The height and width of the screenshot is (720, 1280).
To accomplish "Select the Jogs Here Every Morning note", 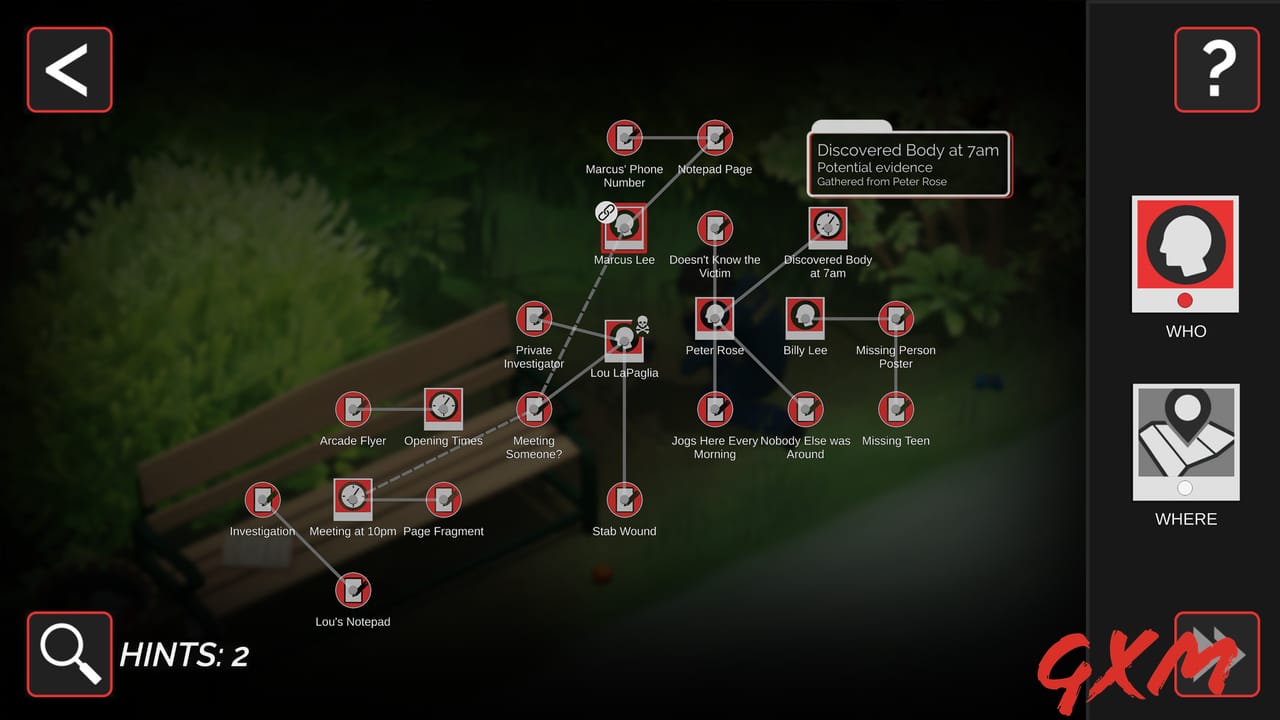I will pos(714,408).
